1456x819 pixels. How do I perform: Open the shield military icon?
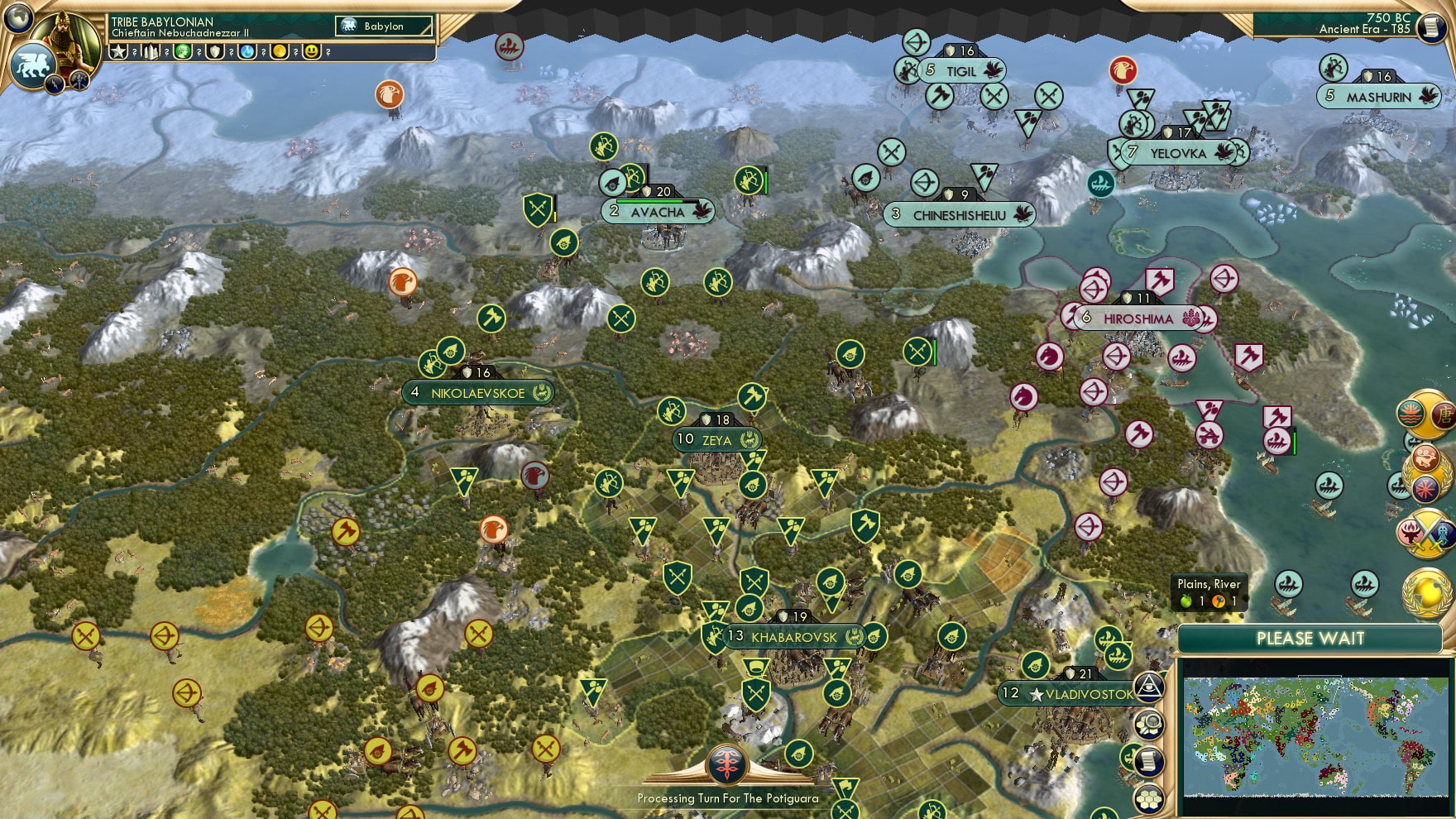click(215, 51)
